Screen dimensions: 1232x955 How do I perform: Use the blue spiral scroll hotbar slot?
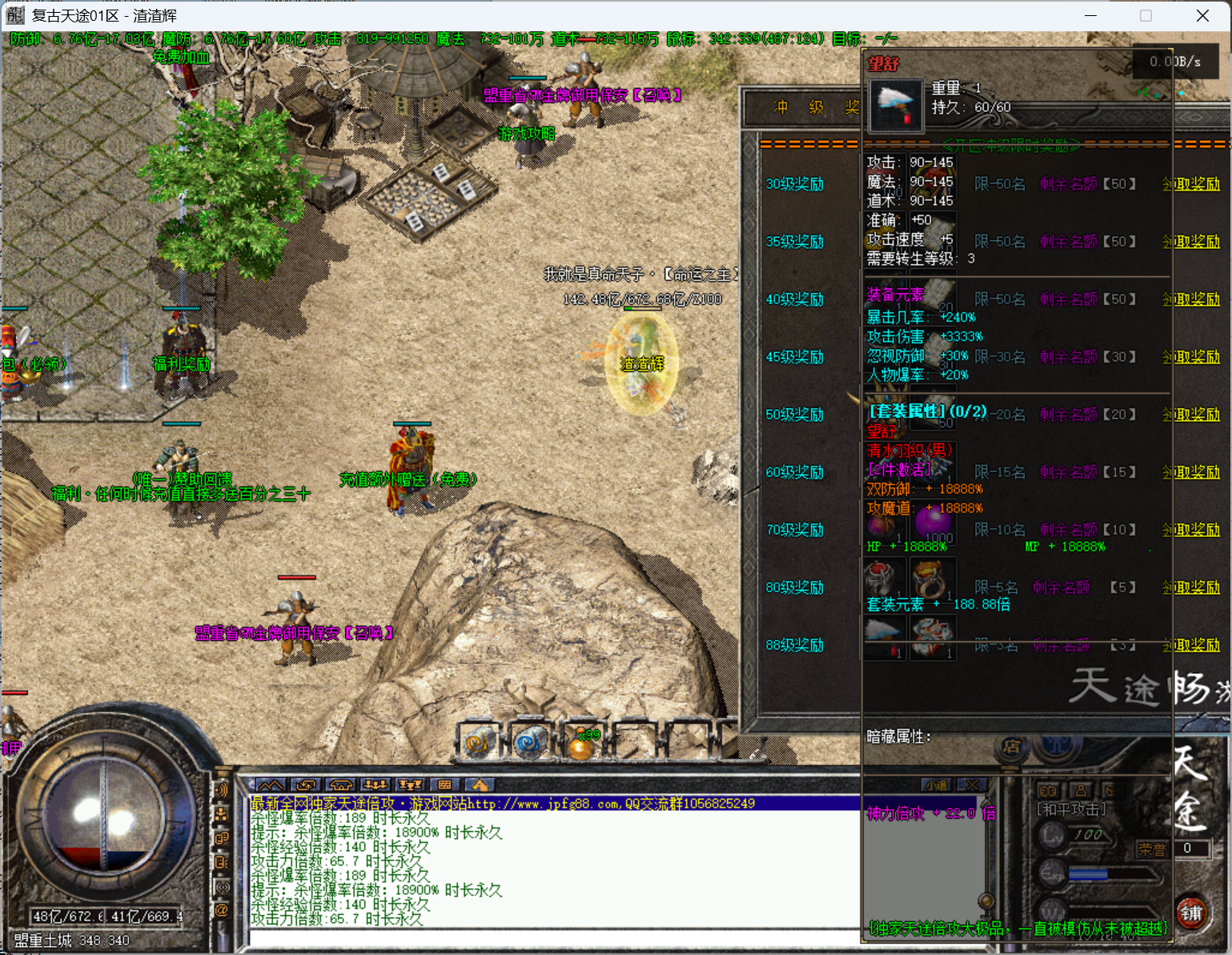click(529, 742)
